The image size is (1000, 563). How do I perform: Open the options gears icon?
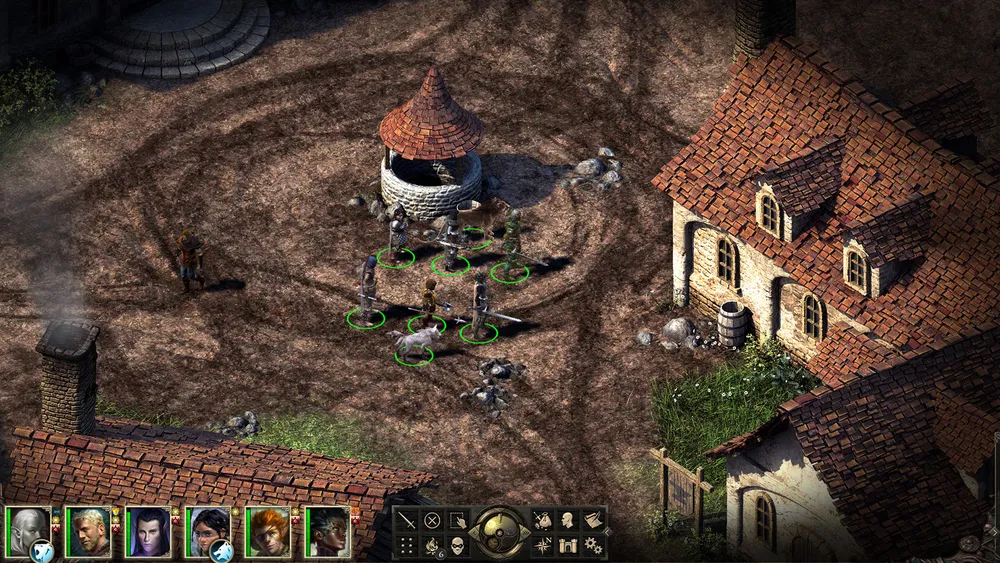tap(592, 545)
